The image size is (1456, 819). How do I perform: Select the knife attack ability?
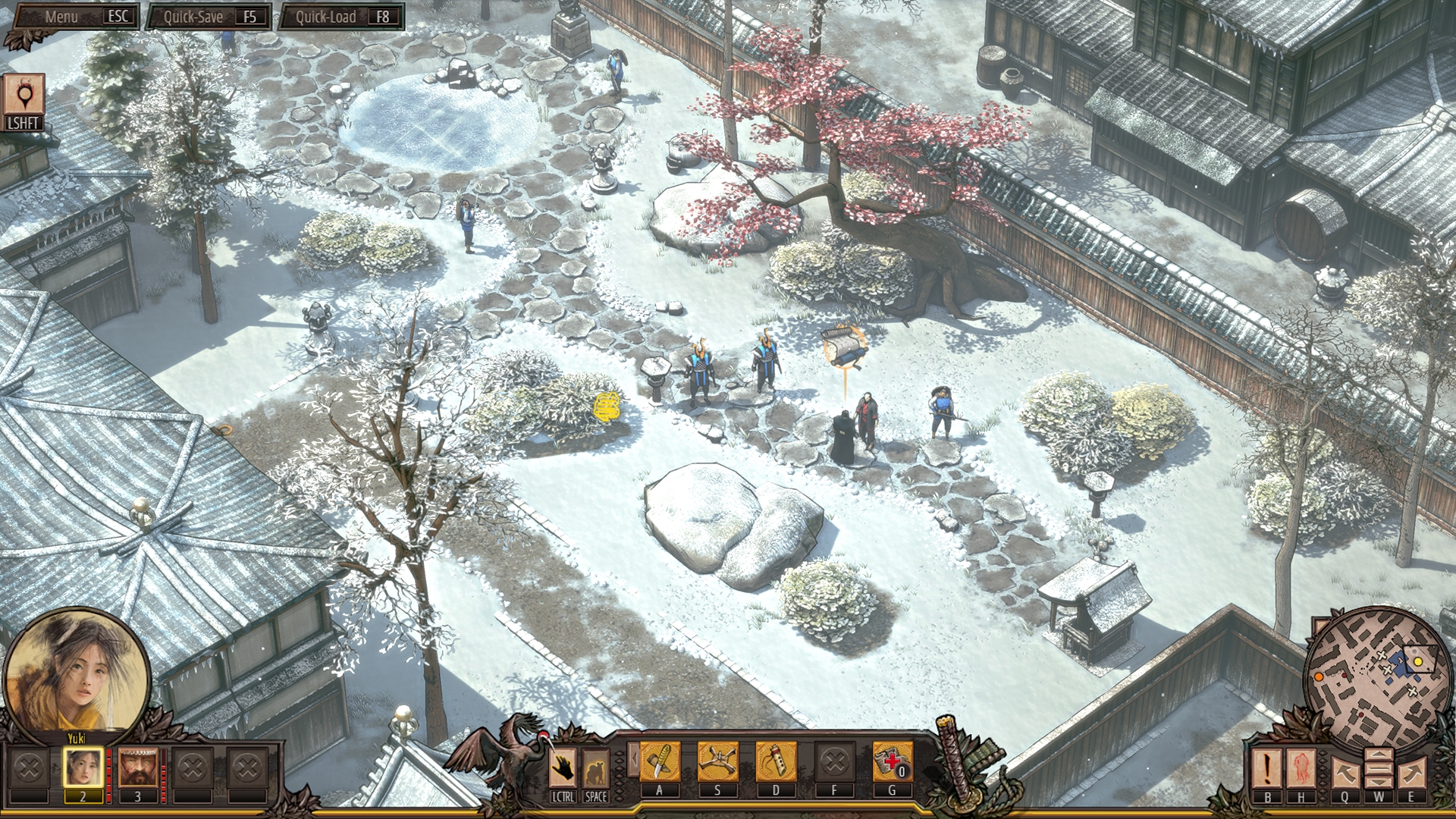(659, 761)
